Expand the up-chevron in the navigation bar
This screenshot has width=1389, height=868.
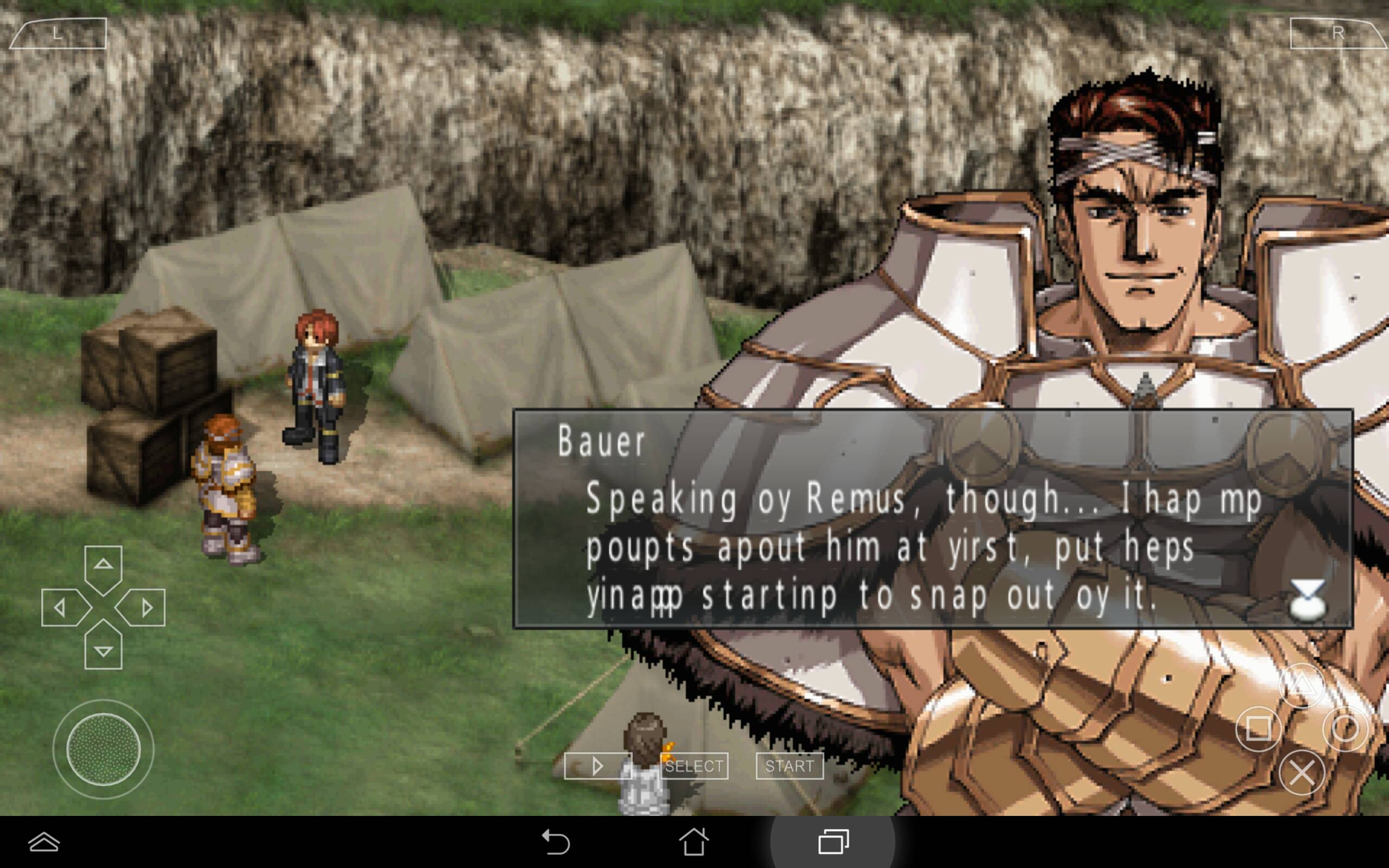click(x=44, y=842)
